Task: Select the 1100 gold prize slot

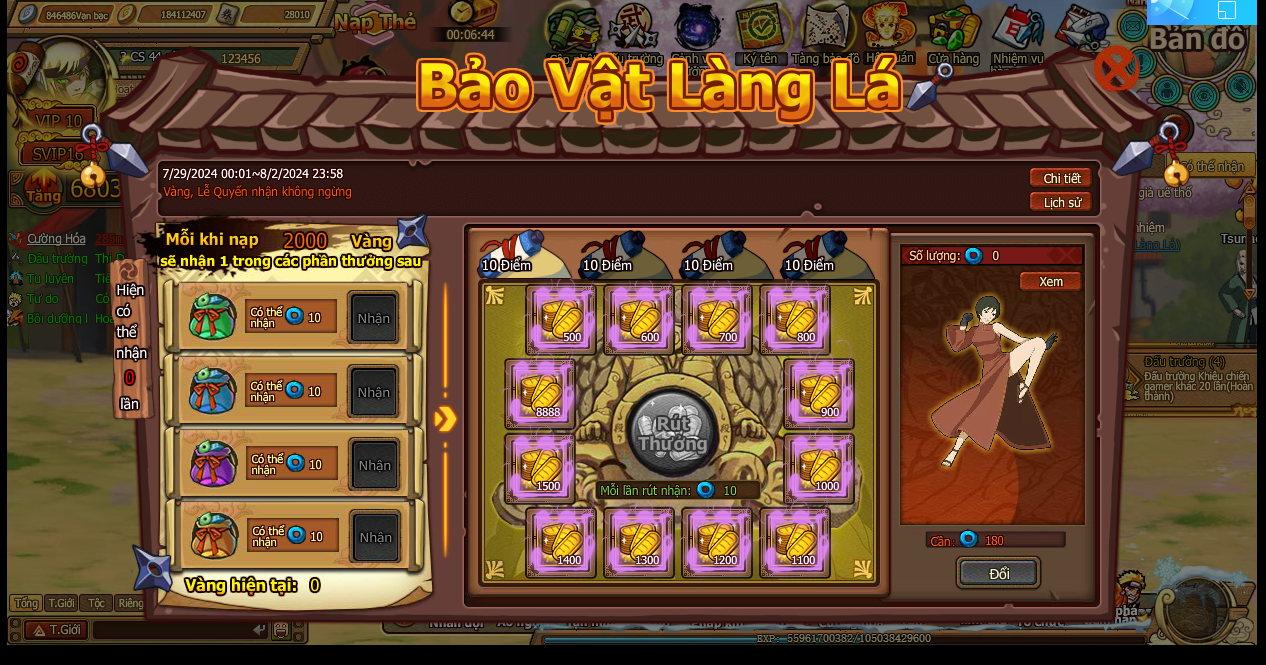Action: coord(795,542)
